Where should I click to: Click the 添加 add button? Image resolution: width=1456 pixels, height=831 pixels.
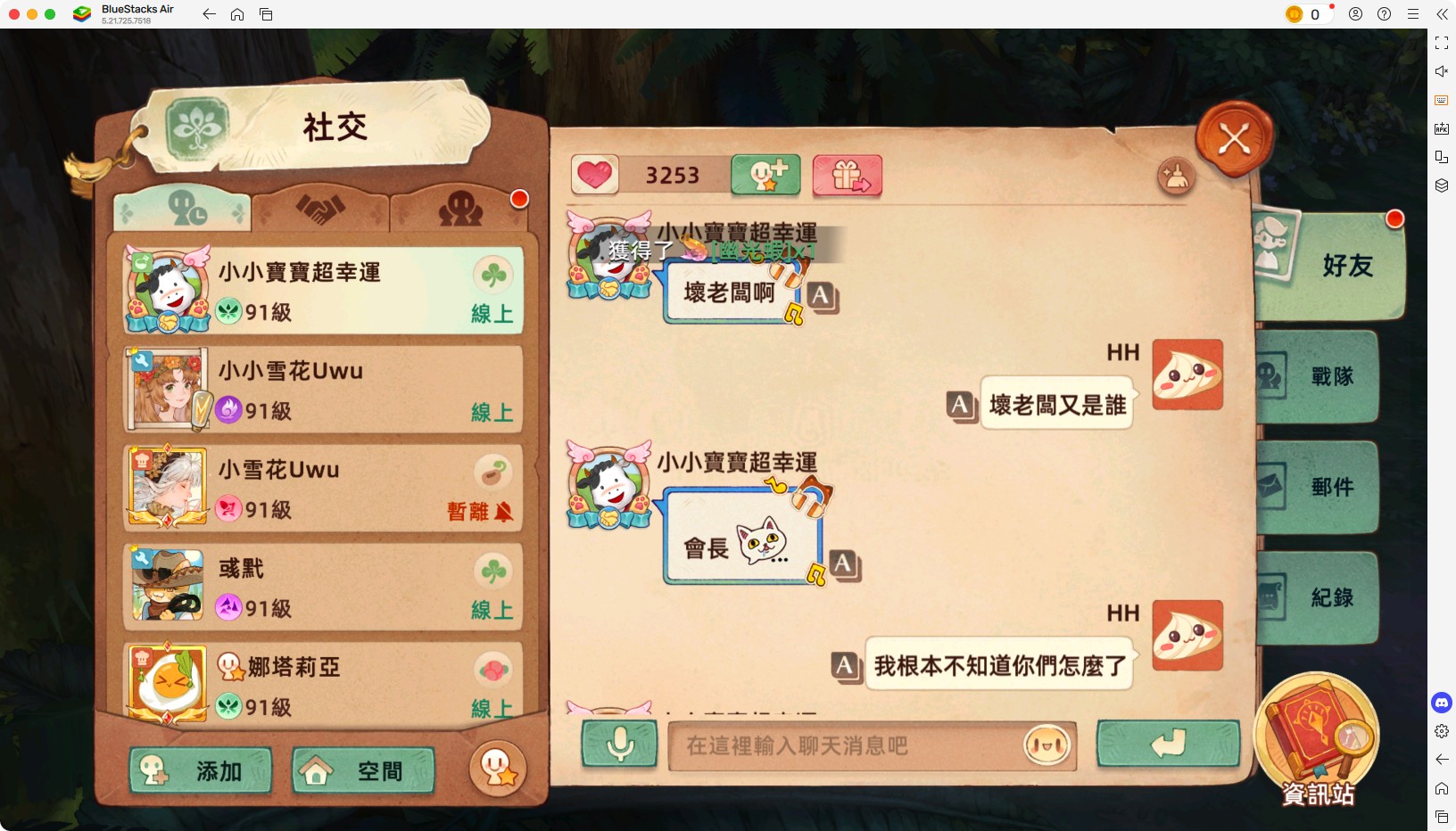pyautogui.click(x=201, y=770)
